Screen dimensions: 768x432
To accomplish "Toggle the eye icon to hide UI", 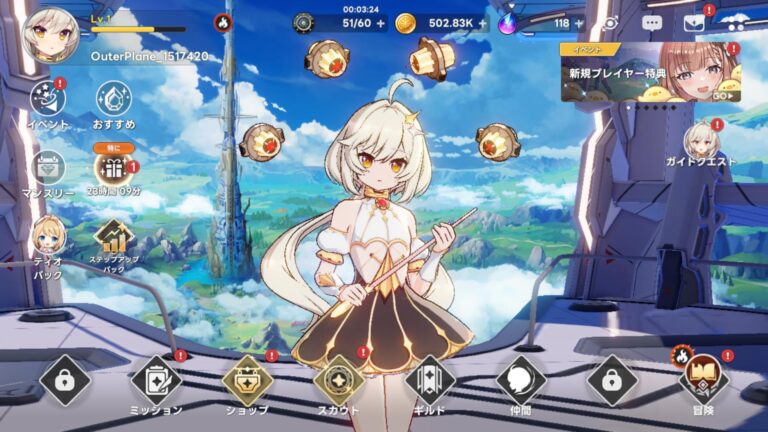I will (610, 22).
